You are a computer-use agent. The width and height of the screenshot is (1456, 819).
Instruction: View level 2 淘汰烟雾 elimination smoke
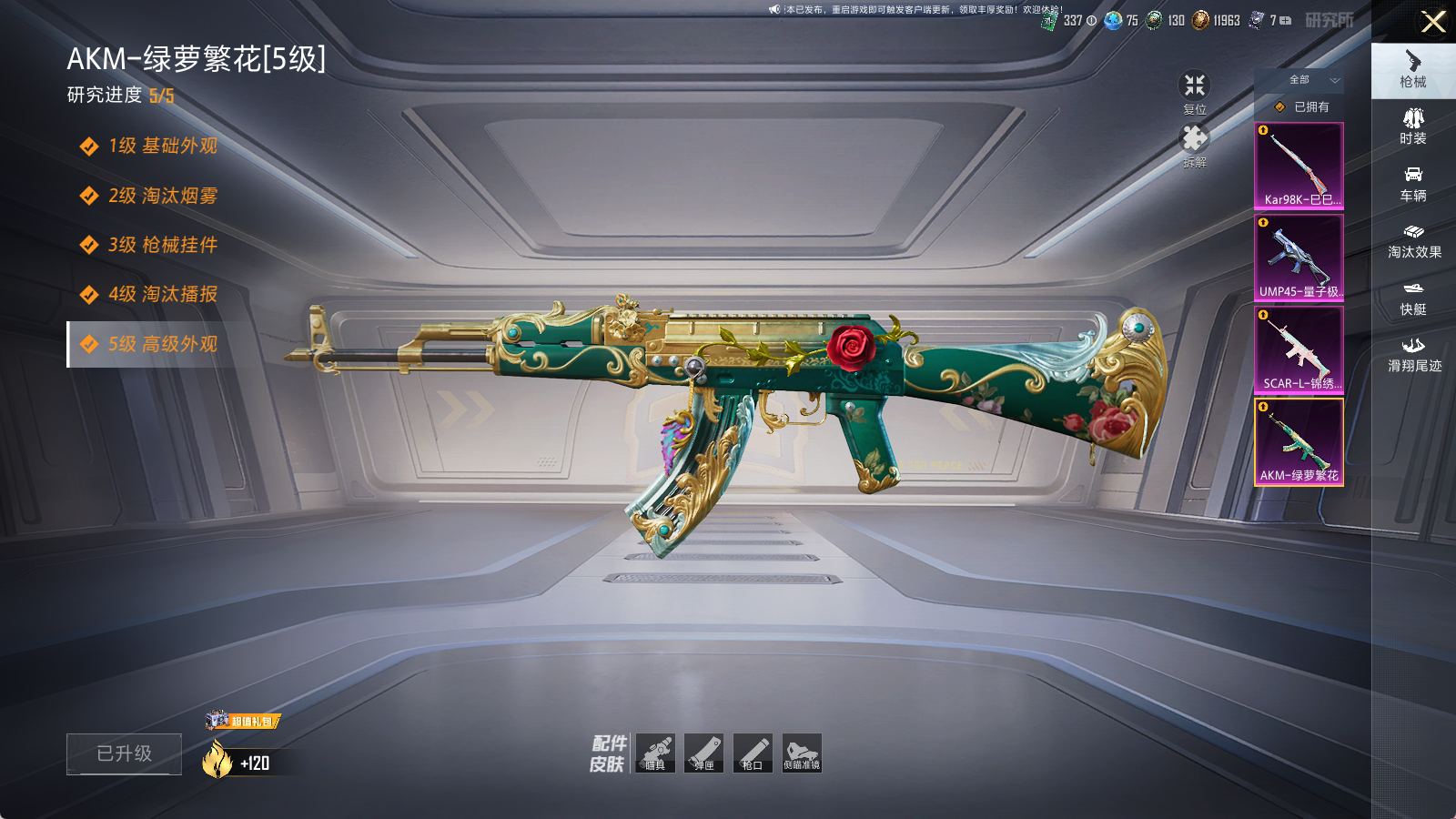coord(162,196)
